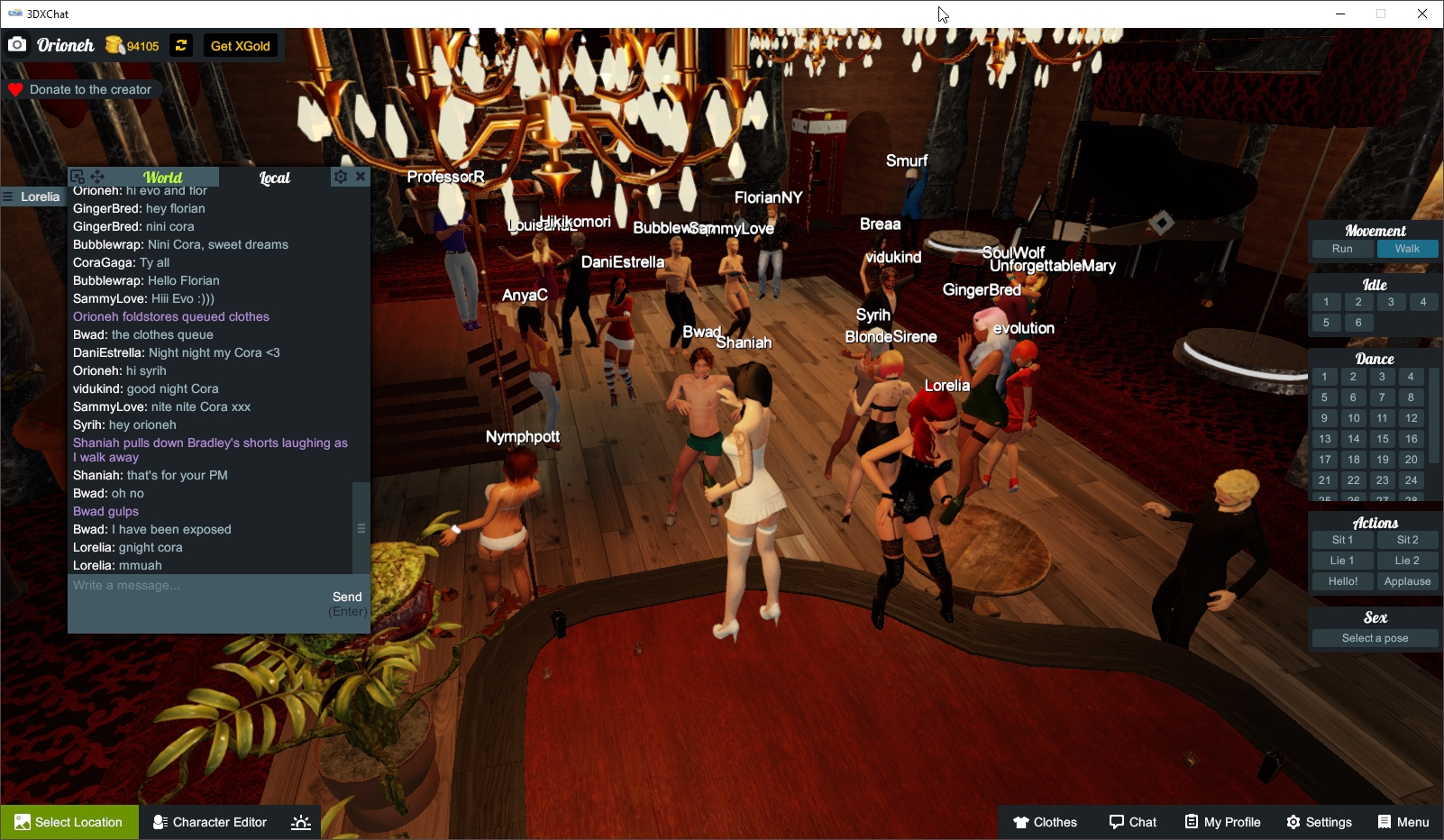Open chat settings via the gear icon
The image size is (1444, 840).
[x=341, y=177]
